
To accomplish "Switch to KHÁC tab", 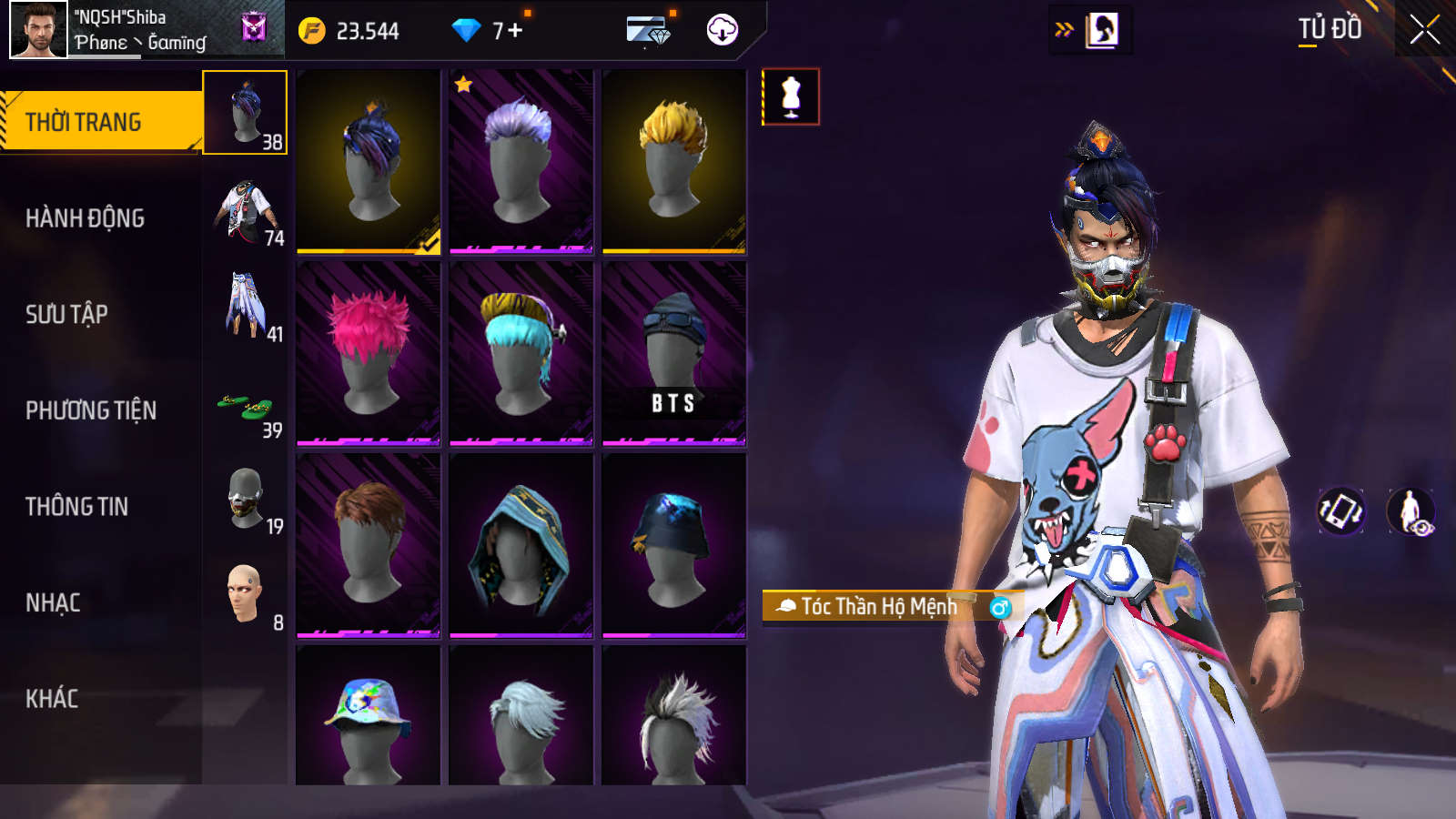I will coord(52,699).
